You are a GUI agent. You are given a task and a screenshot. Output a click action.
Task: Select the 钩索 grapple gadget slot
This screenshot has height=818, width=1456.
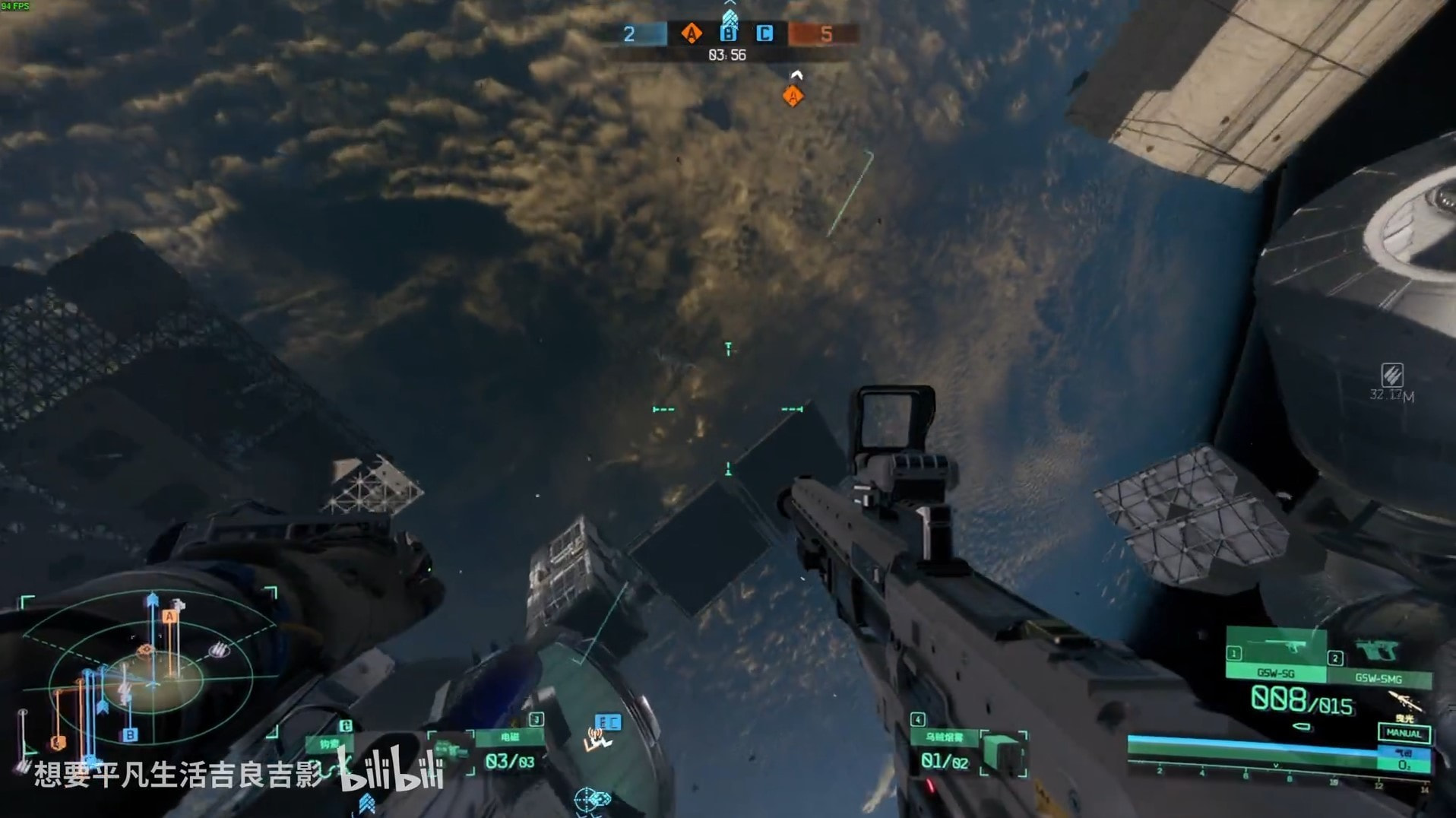pyautogui.click(x=329, y=743)
